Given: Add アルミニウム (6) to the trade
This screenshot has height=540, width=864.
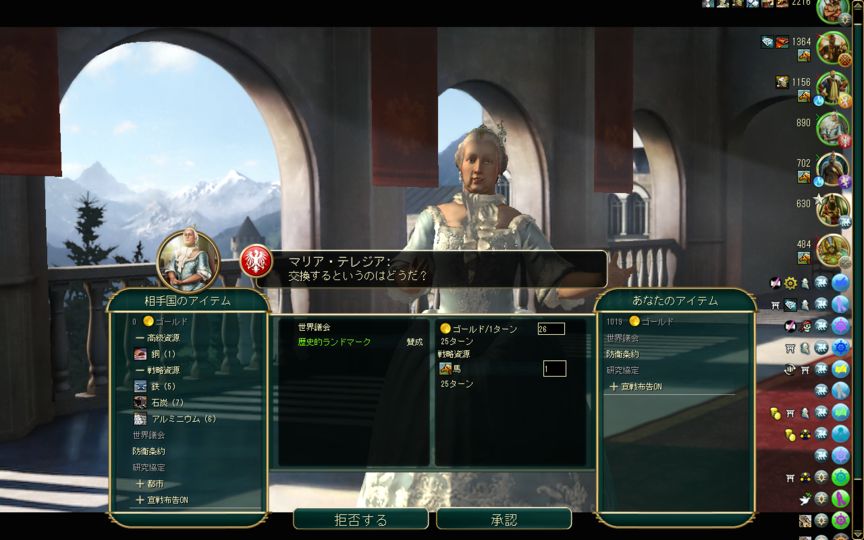Looking at the screenshot, I should [183, 419].
